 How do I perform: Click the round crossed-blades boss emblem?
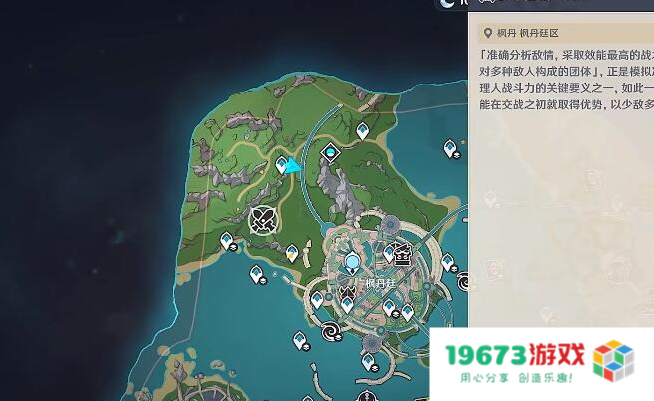pos(264,218)
